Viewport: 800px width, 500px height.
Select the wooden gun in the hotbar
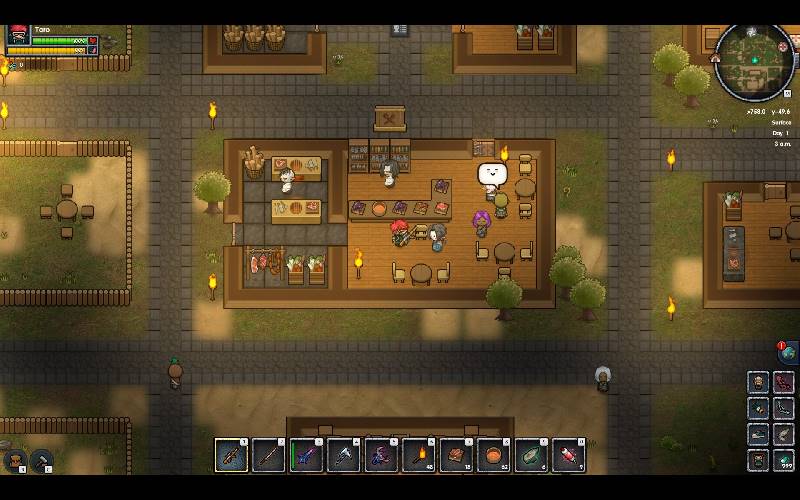(231, 455)
